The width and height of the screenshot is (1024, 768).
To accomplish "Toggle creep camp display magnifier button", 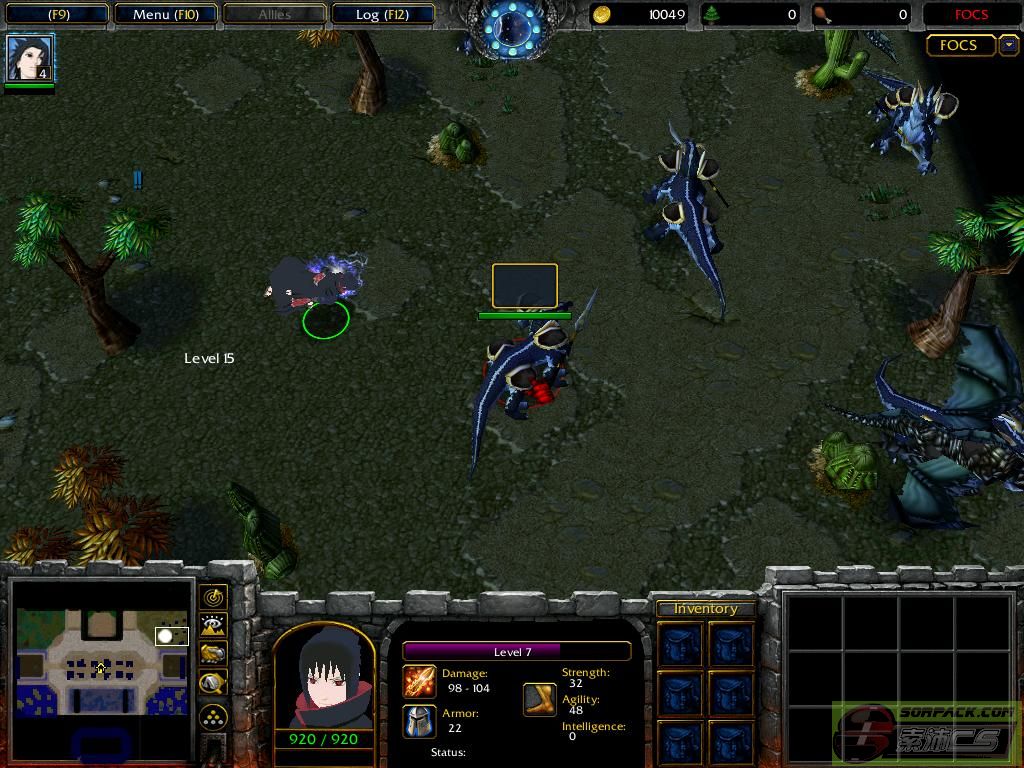I will [x=213, y=683].
